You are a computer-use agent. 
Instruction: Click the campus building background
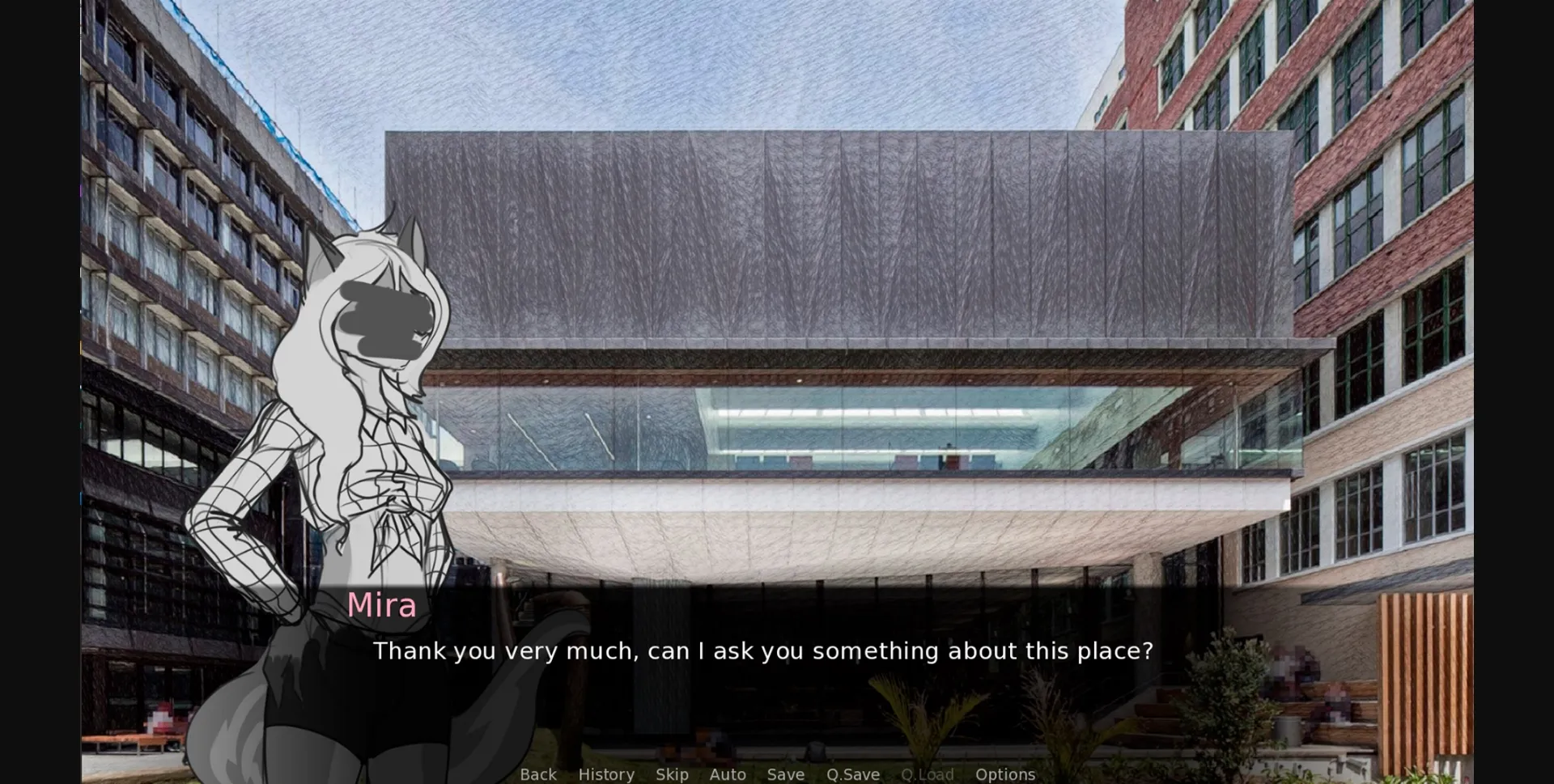click(809, 243)
